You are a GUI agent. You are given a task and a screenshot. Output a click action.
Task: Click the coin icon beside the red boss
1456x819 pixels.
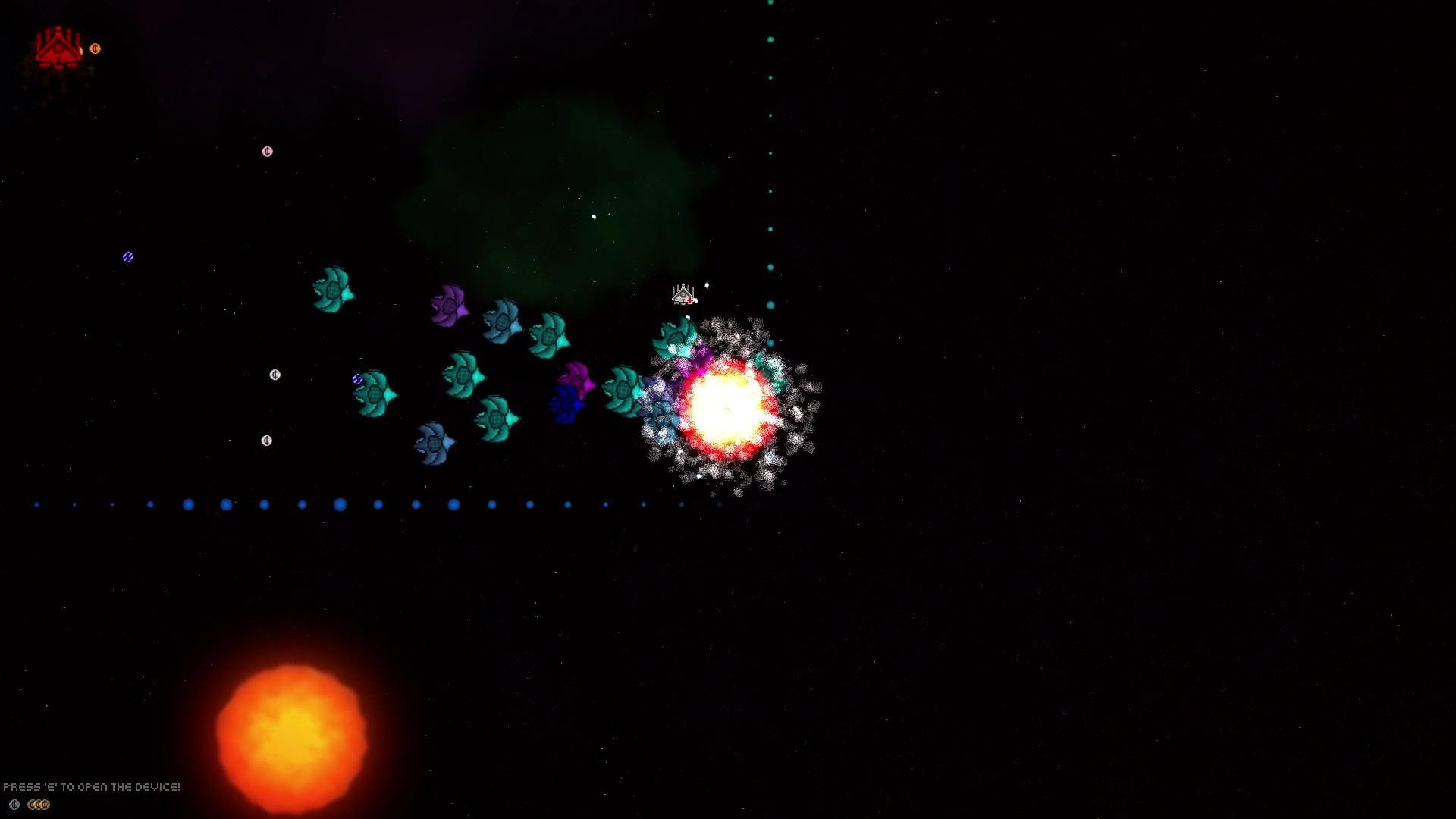[x=96, y=48]
